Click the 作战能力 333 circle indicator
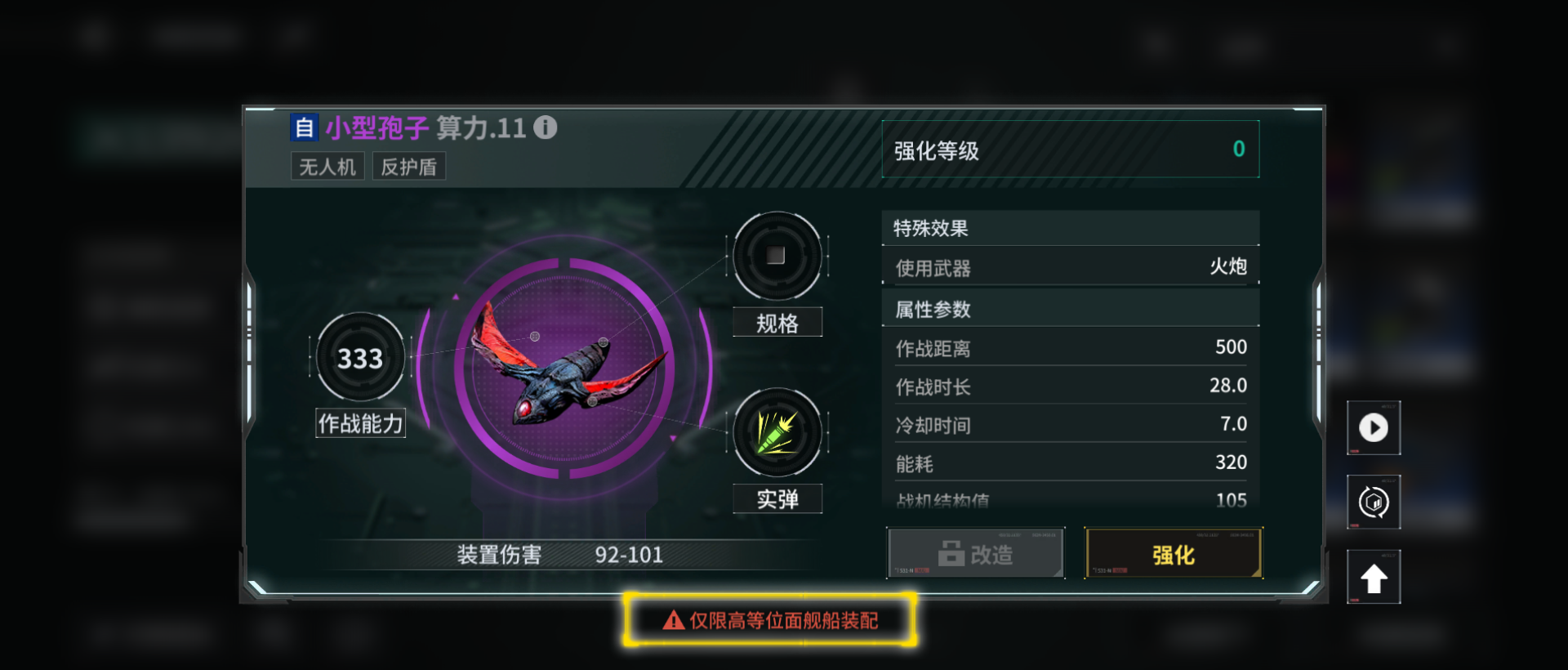The image size is (1568, 670). coord(359,356)
